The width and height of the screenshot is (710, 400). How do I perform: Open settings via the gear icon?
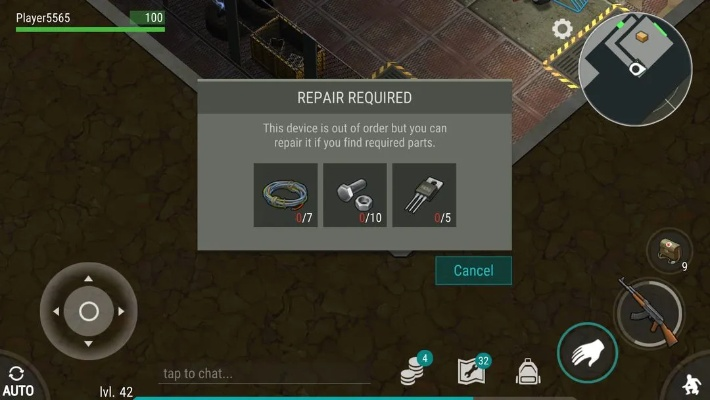[563, 29]
